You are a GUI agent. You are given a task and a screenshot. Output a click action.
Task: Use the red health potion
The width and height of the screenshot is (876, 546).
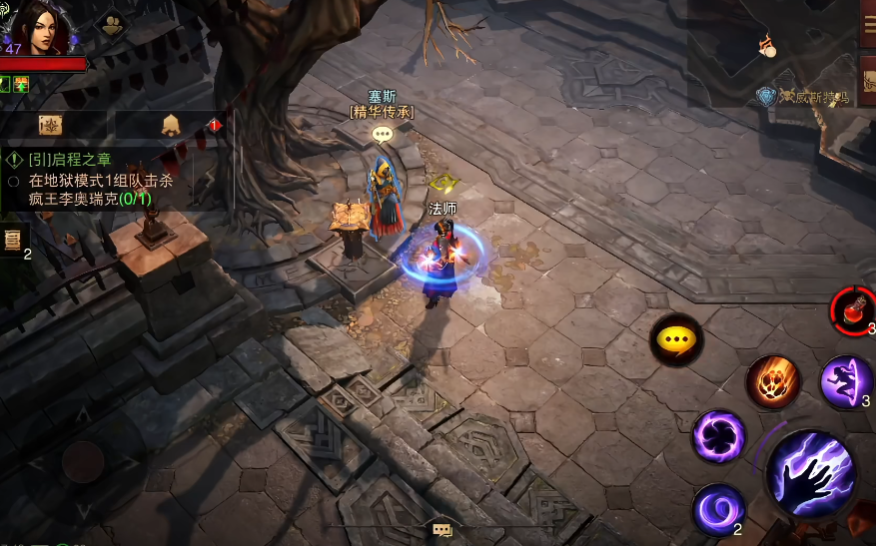[854, 310]
